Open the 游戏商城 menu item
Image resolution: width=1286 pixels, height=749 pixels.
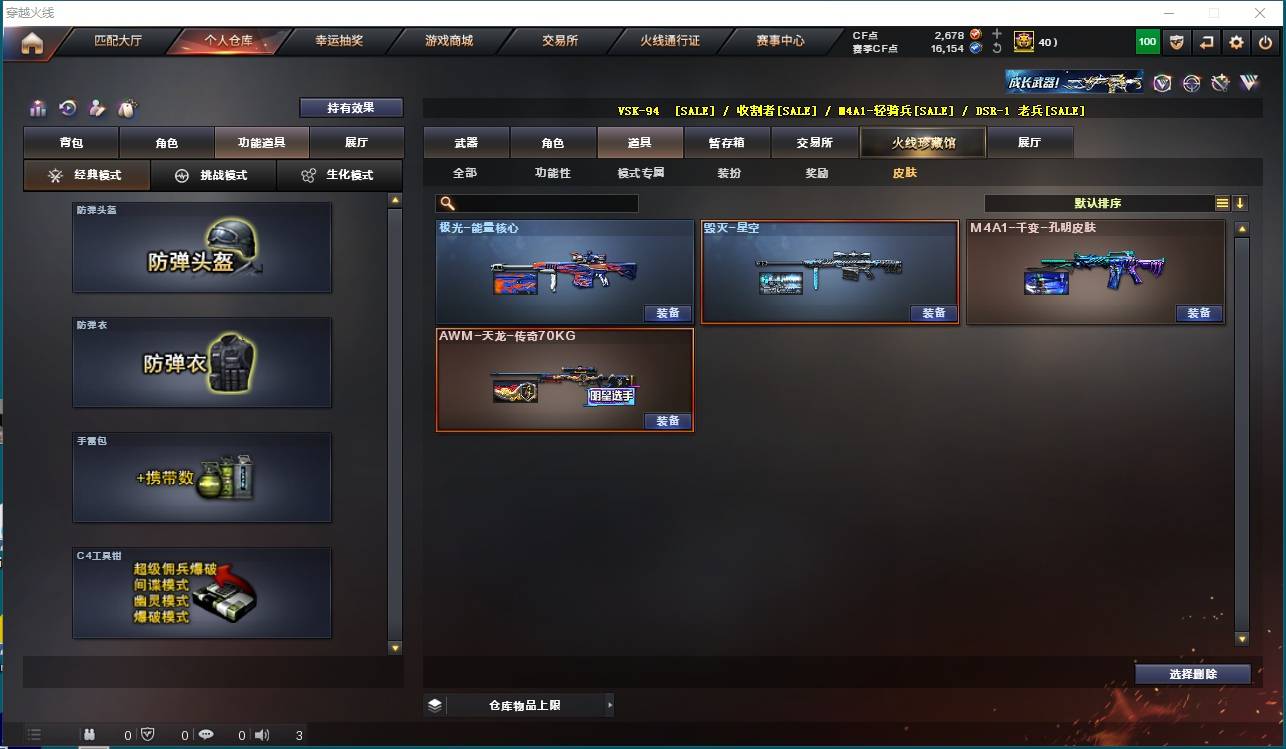pos(453,41)
